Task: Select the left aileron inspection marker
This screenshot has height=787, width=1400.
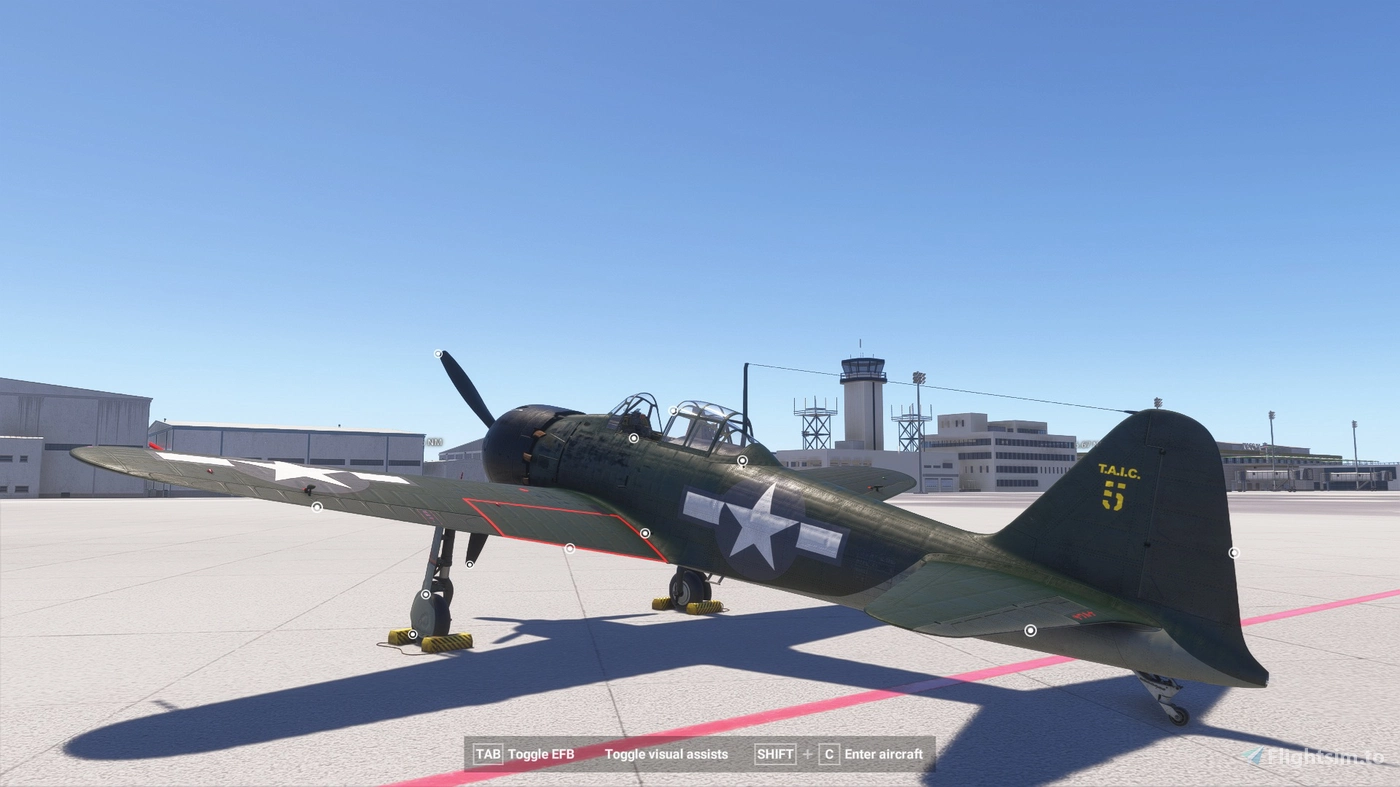Action: click(x=316, y=507)
